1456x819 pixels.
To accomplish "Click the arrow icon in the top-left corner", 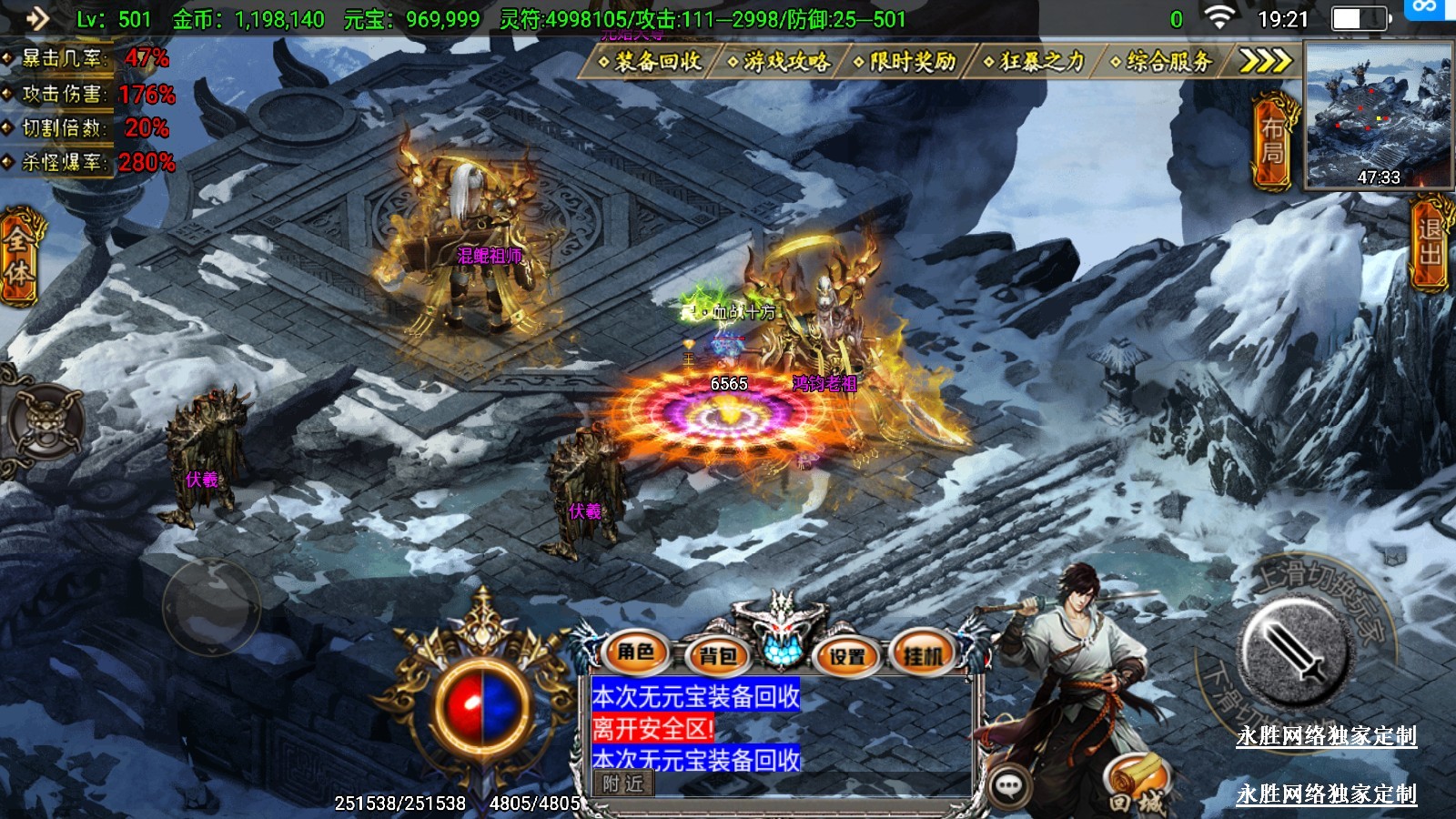I will point(36,18).
